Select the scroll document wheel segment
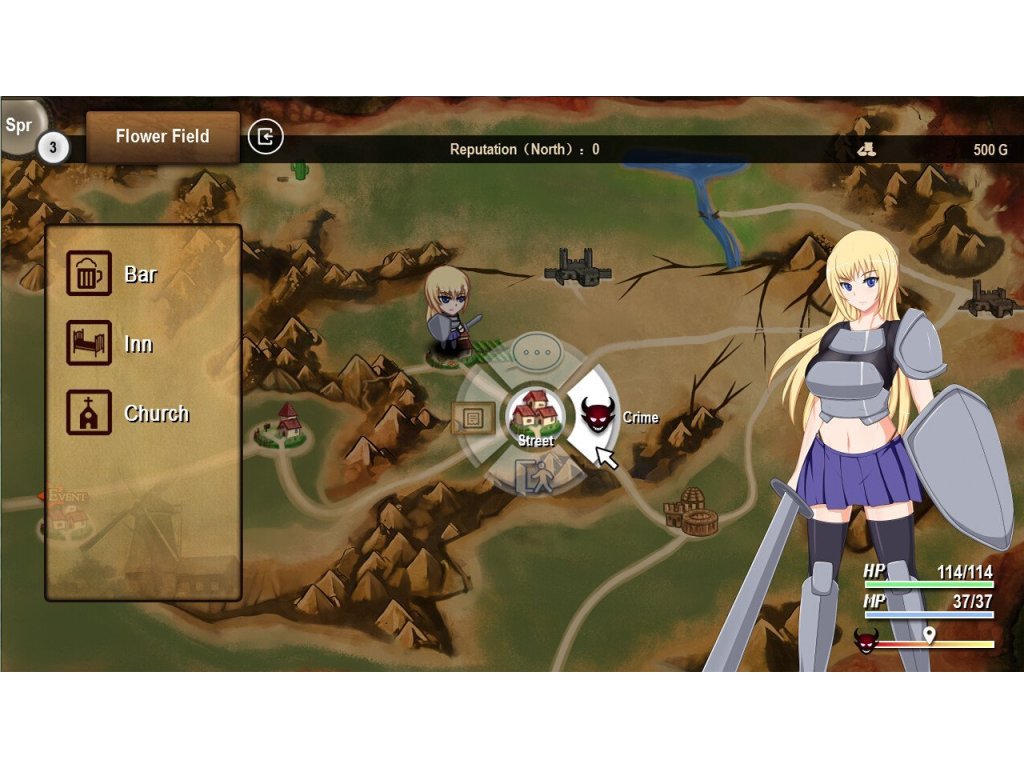This screenshot has width=1024, height=768. 473,417
